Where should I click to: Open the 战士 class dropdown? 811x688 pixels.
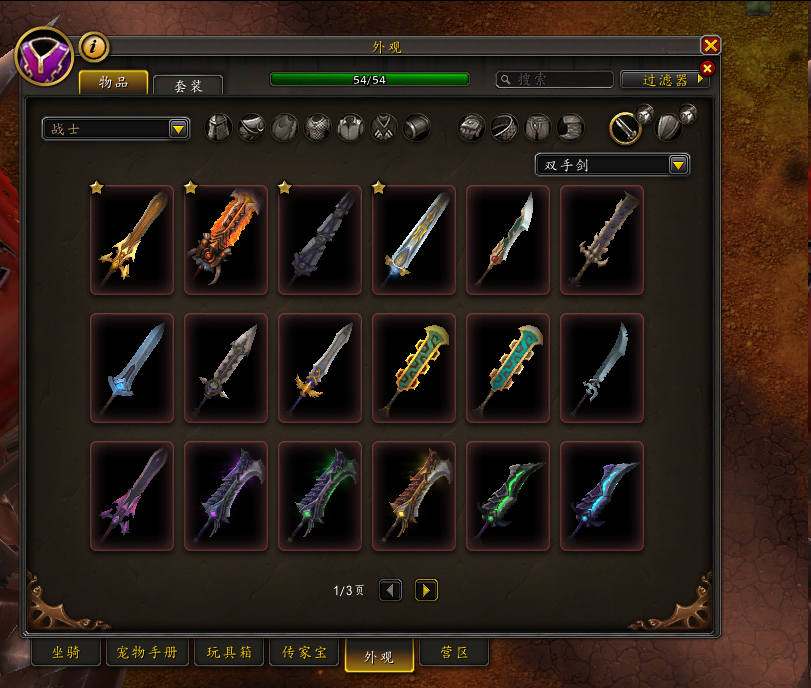point(116,129)
